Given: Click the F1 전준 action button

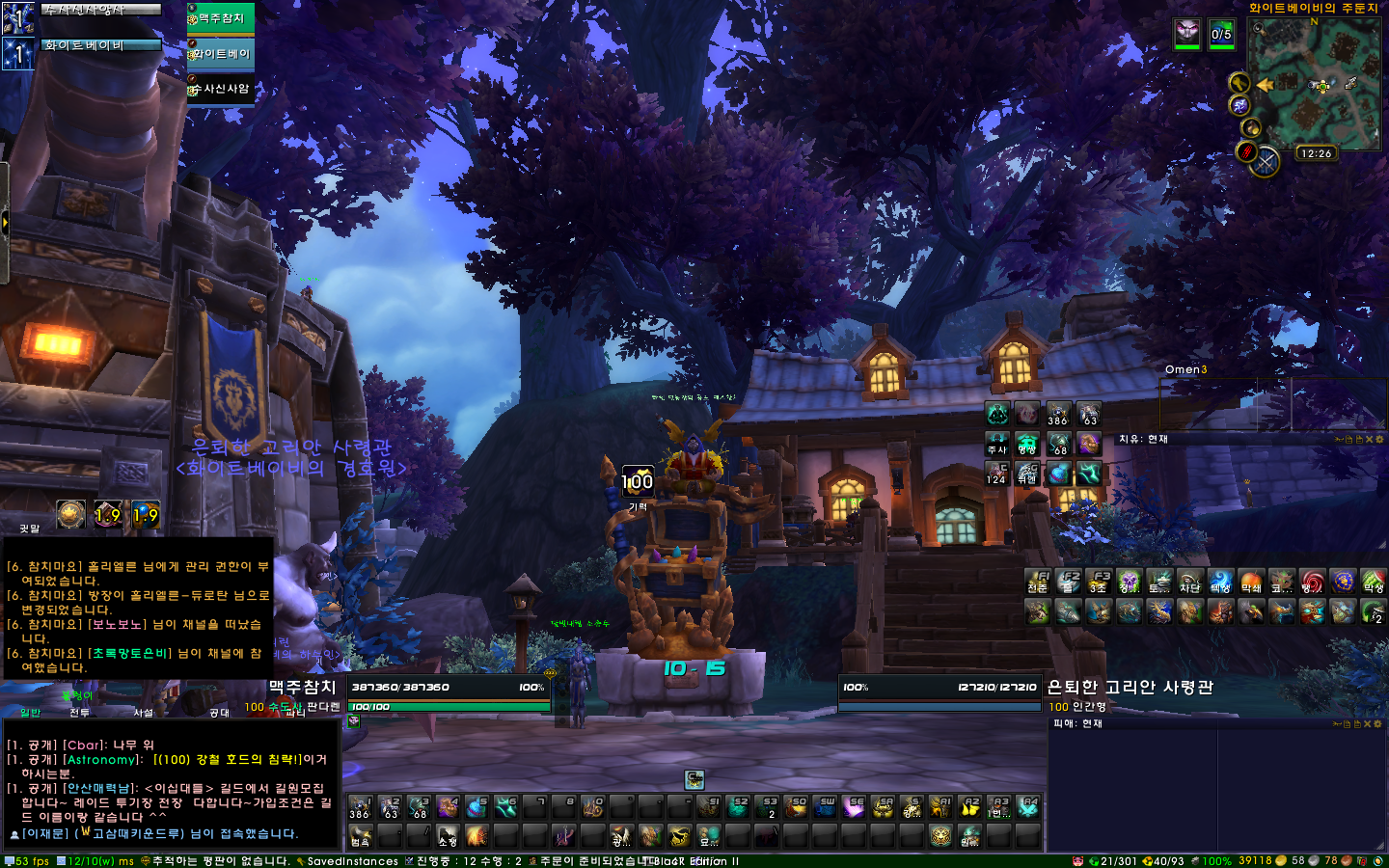Looking at the screenshot, I should pos(1038,582).
